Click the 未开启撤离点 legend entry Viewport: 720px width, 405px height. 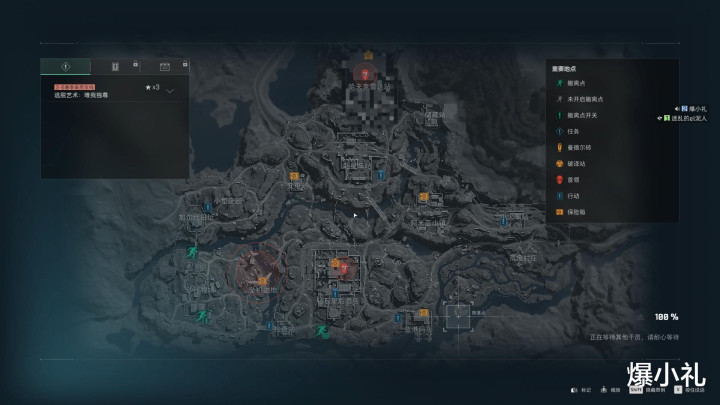point(585,99)
